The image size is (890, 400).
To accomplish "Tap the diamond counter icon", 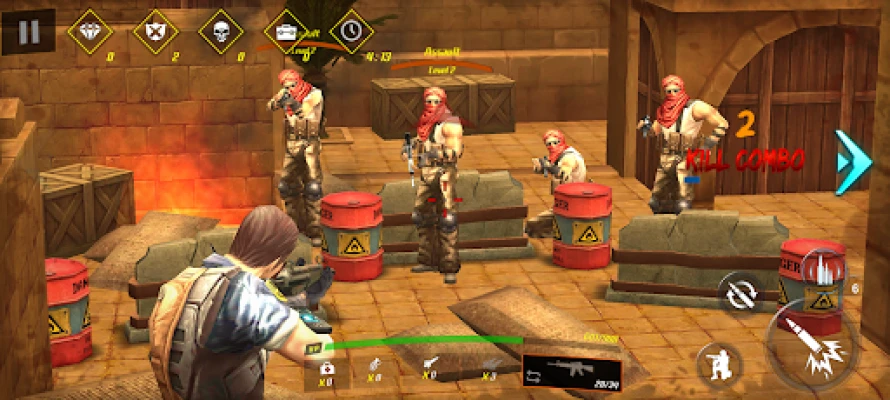I will coord(88,31).
